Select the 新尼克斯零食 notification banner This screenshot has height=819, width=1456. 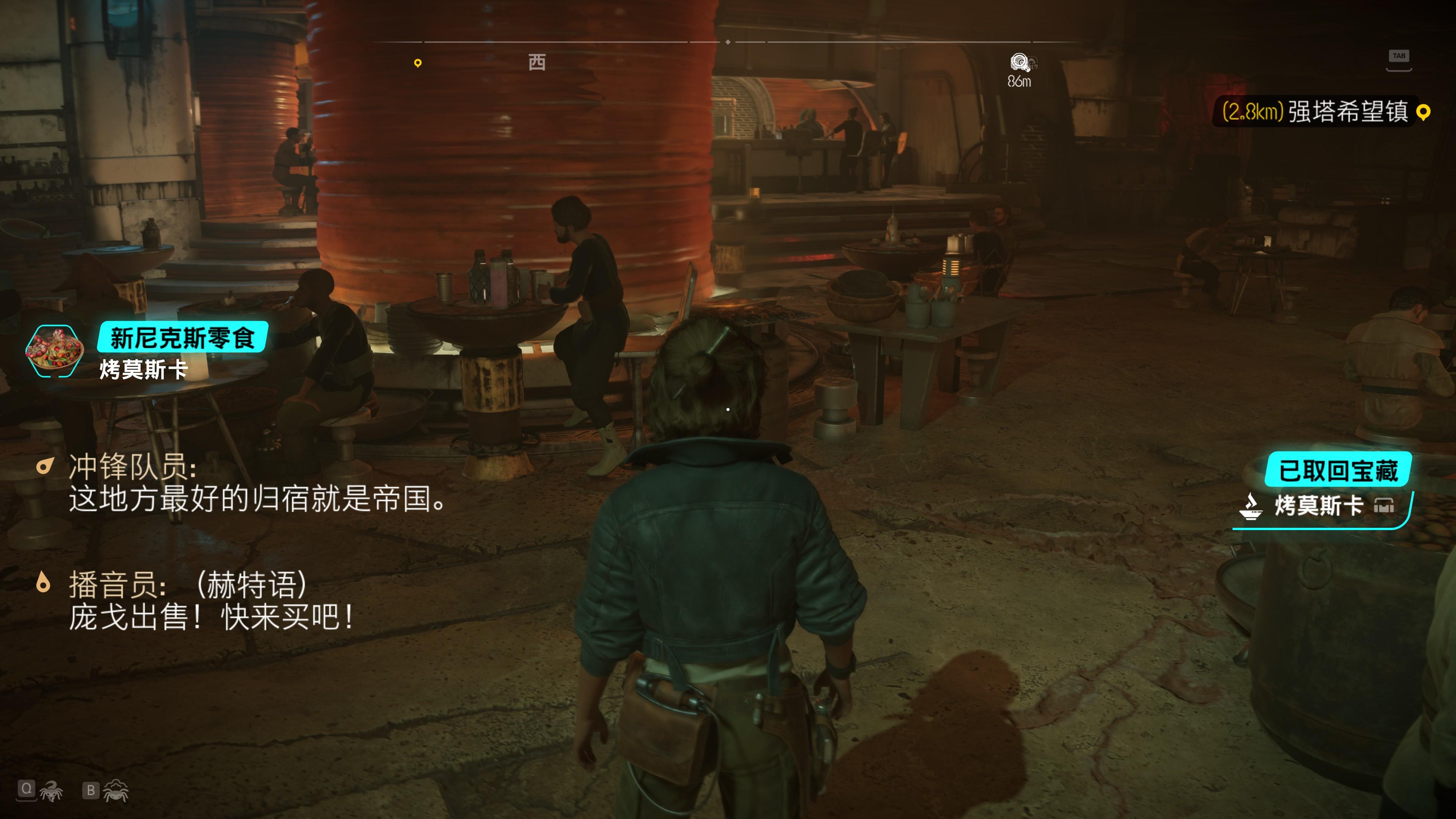(x=182, y=338)
